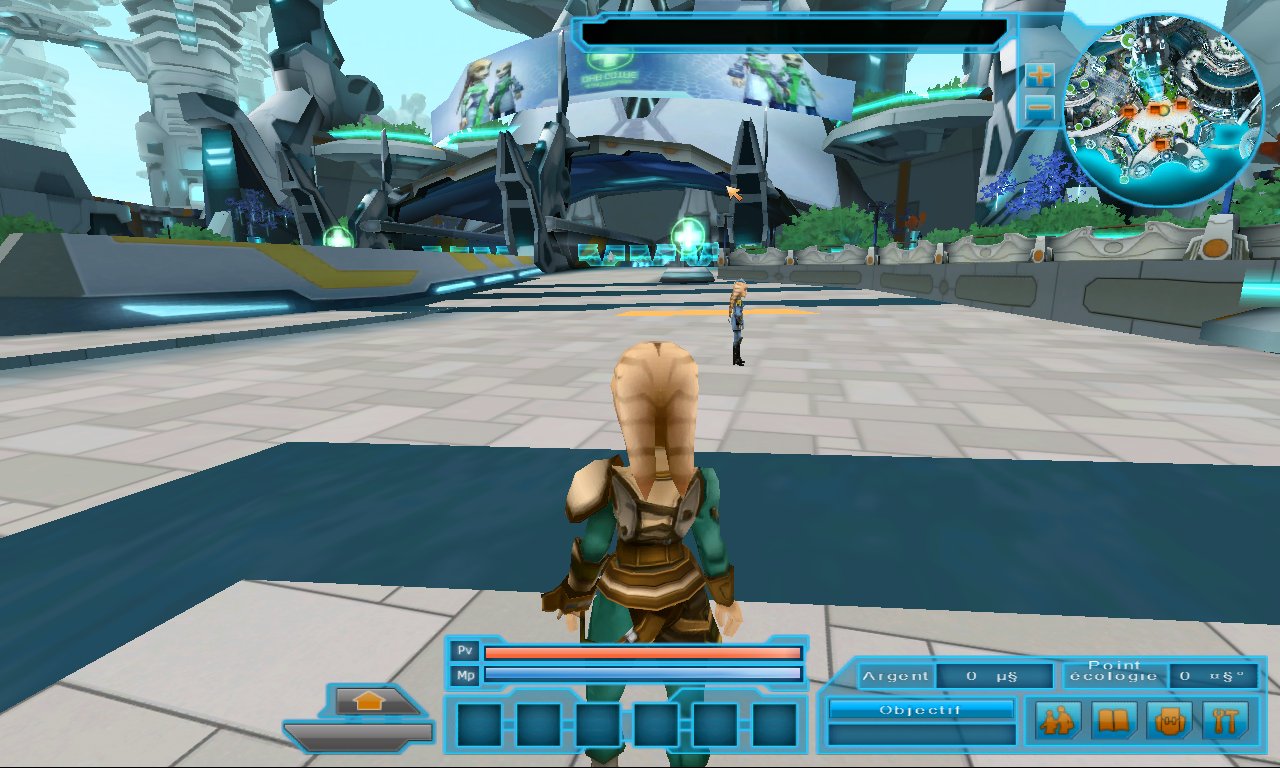Open the backpack inventory icon

click(x=1170, y=720)
